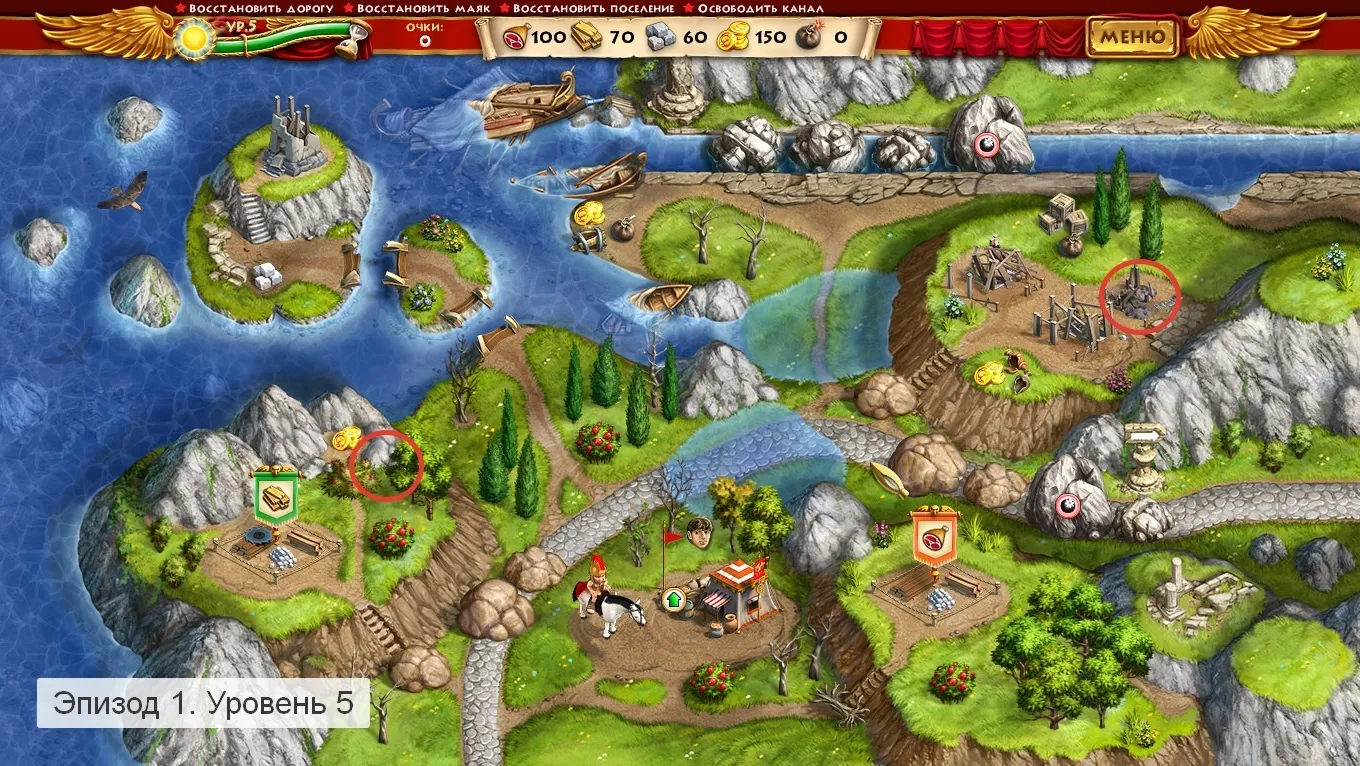This screenshot has height=766, width=1360.
Task: Activate the bomb marker beside the stone signpost
Action: pos(1067,504)
